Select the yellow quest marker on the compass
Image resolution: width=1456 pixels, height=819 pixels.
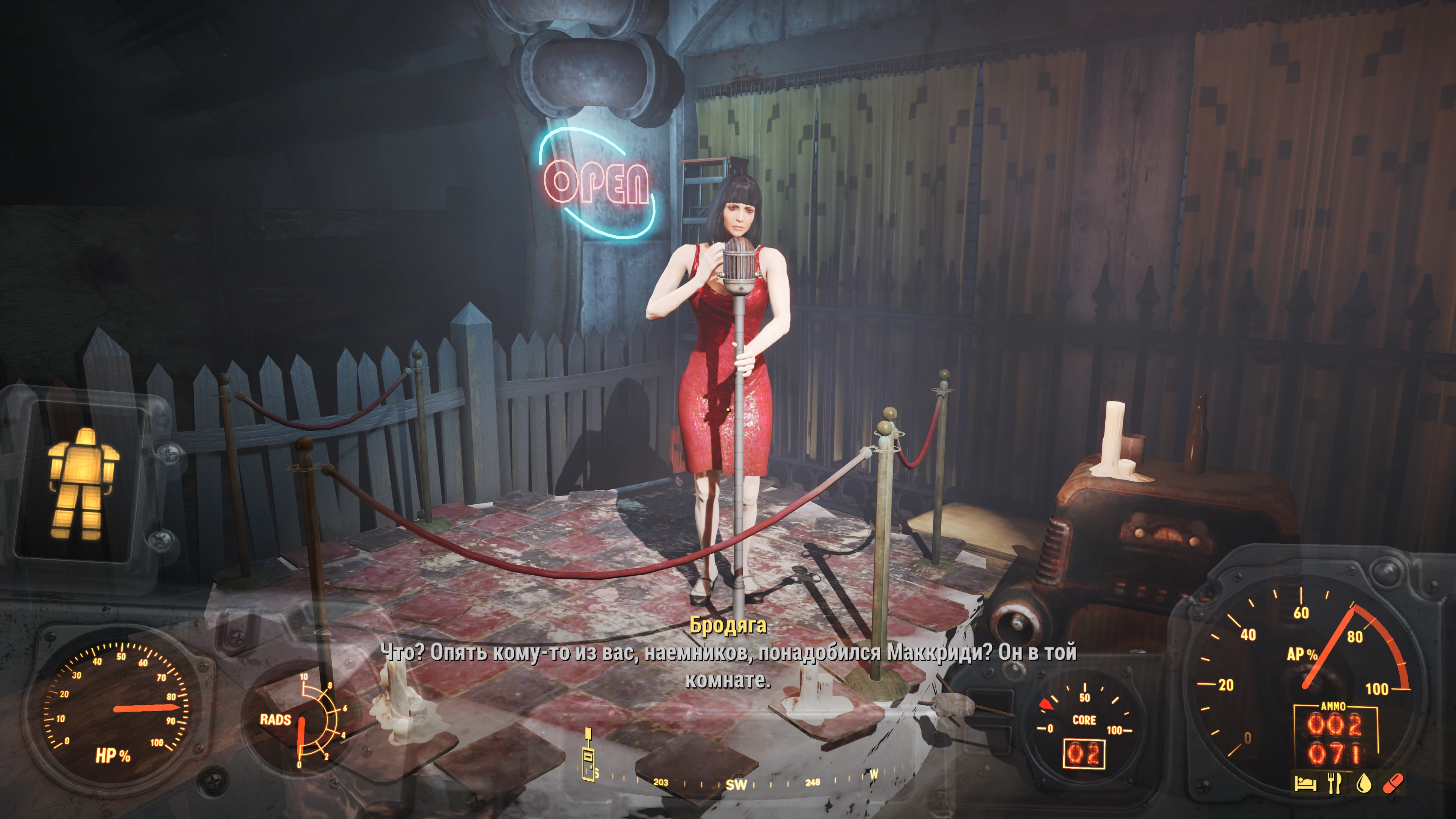[588, 756]
